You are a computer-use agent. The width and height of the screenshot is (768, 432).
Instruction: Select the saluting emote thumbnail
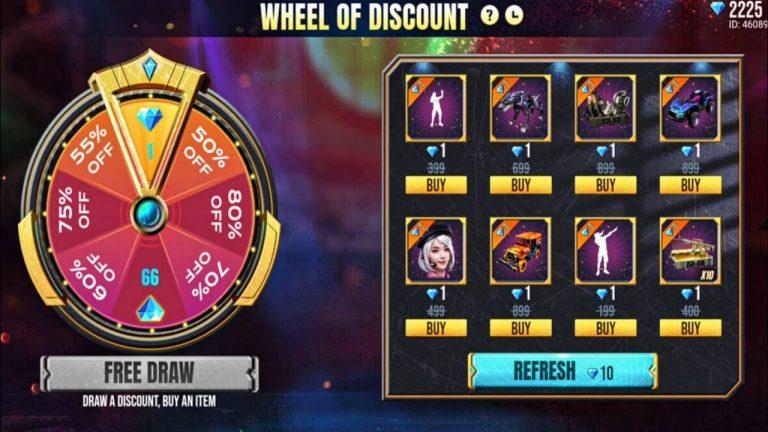point(435,106)
